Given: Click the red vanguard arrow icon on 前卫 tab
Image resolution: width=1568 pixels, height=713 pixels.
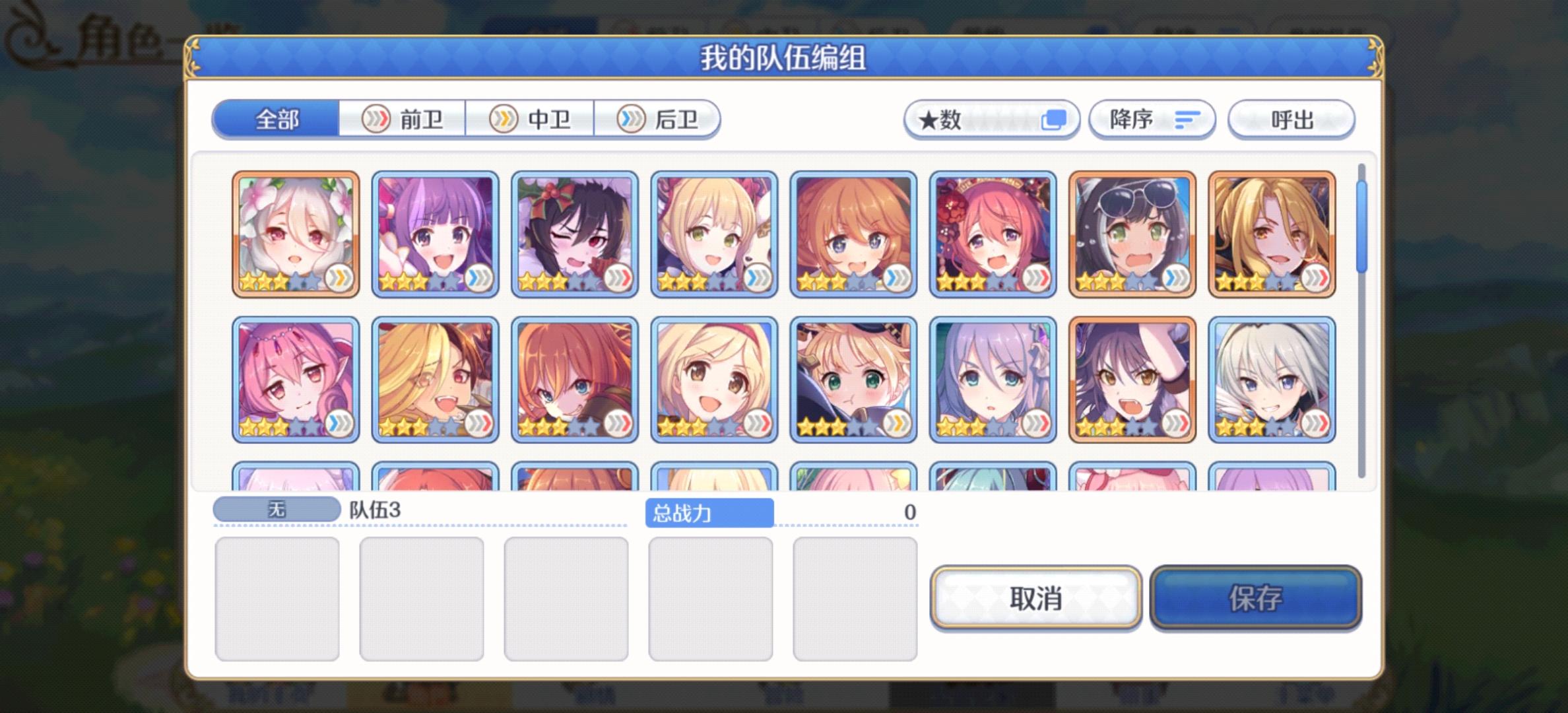Looking at the screenshot, I should tap(377, 120).
